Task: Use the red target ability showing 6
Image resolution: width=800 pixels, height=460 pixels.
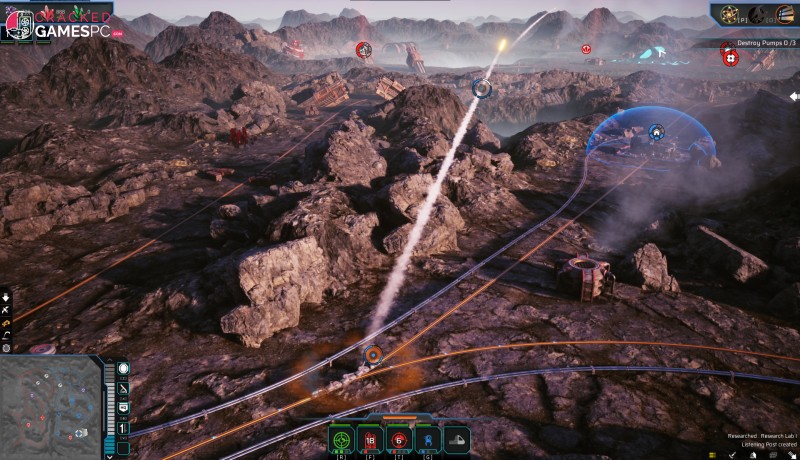Action: tap(398, 439)
